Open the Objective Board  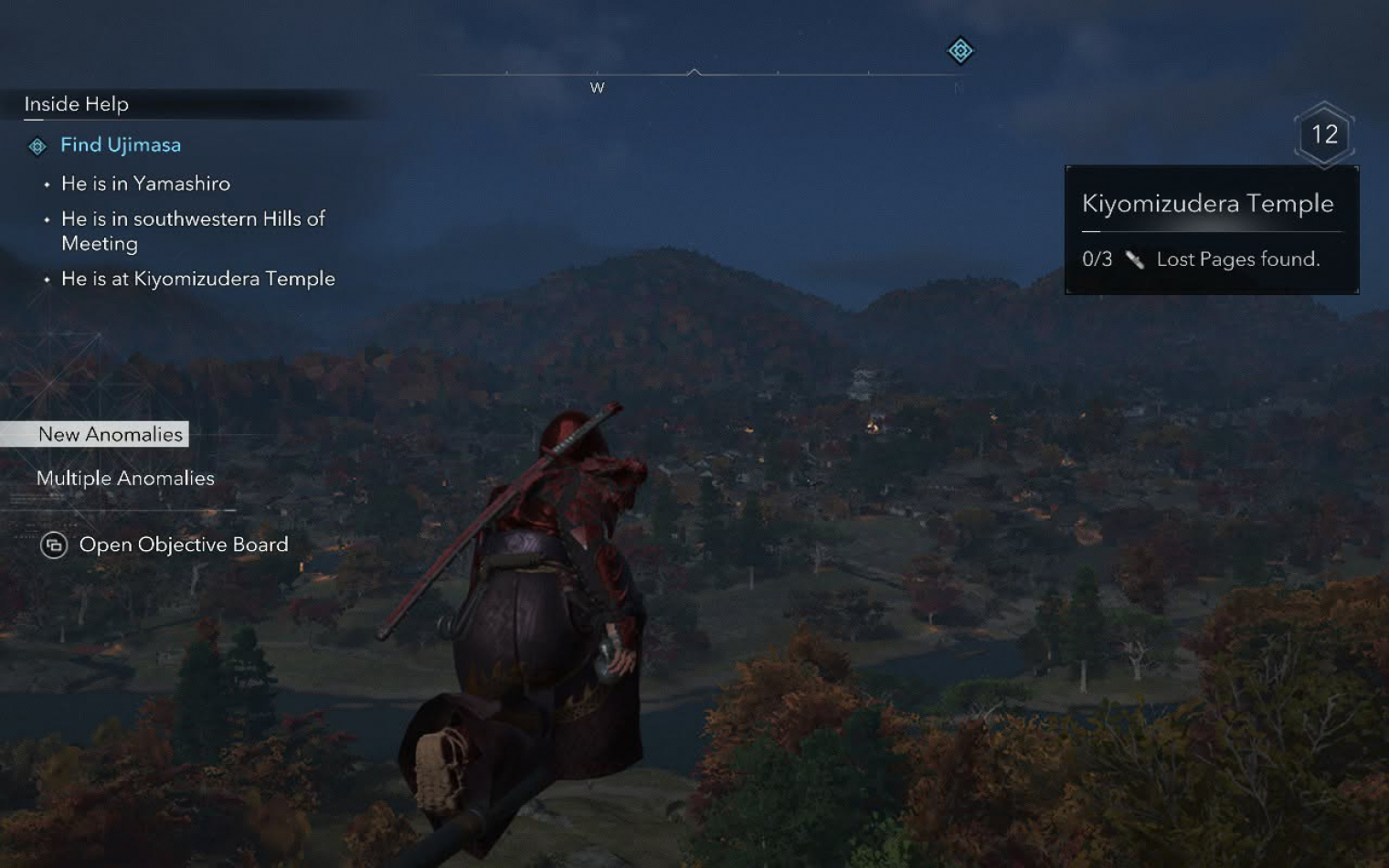pyautogui.click(x=183, y=545)
